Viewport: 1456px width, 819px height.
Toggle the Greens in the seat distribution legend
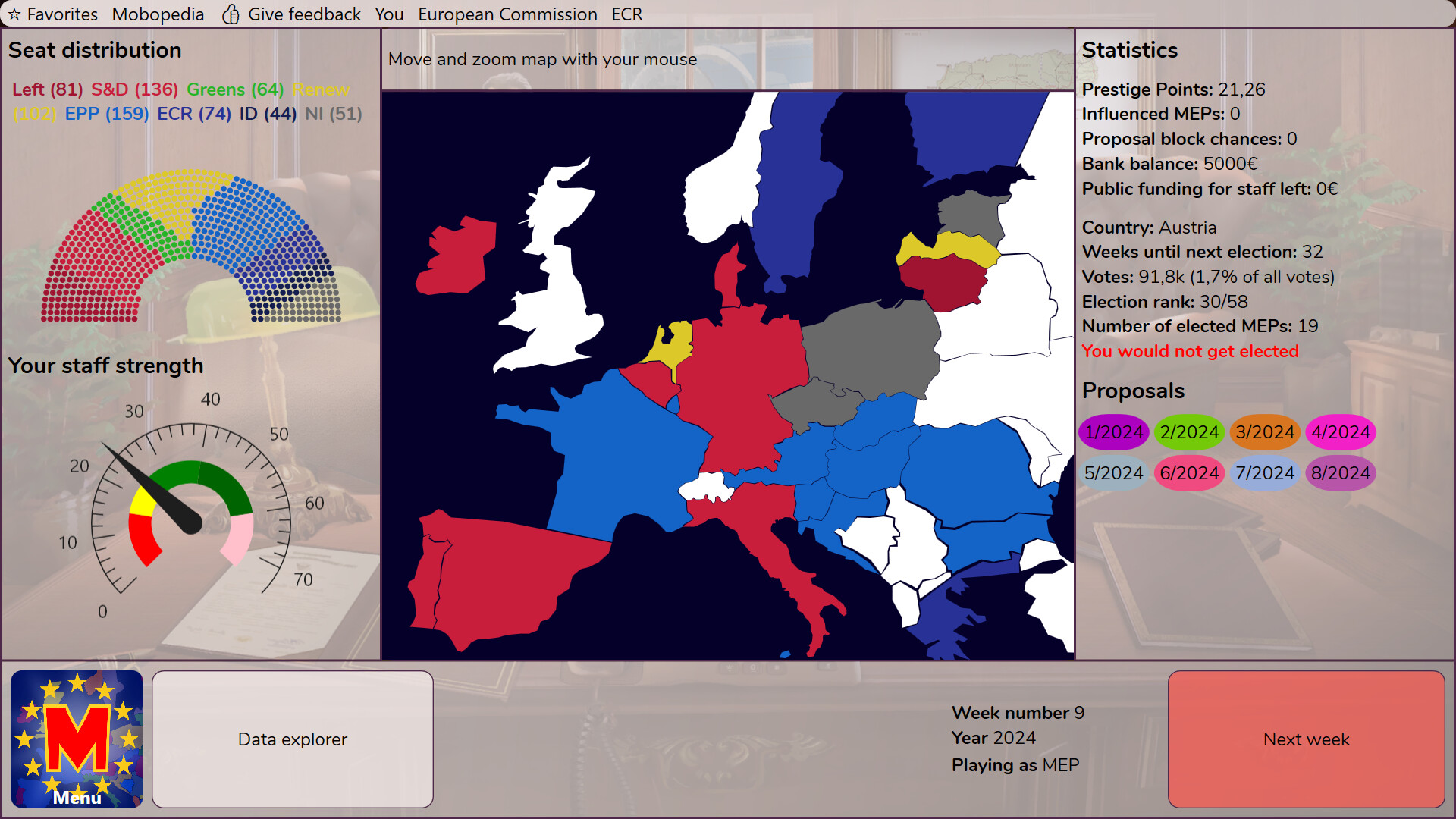236,89
